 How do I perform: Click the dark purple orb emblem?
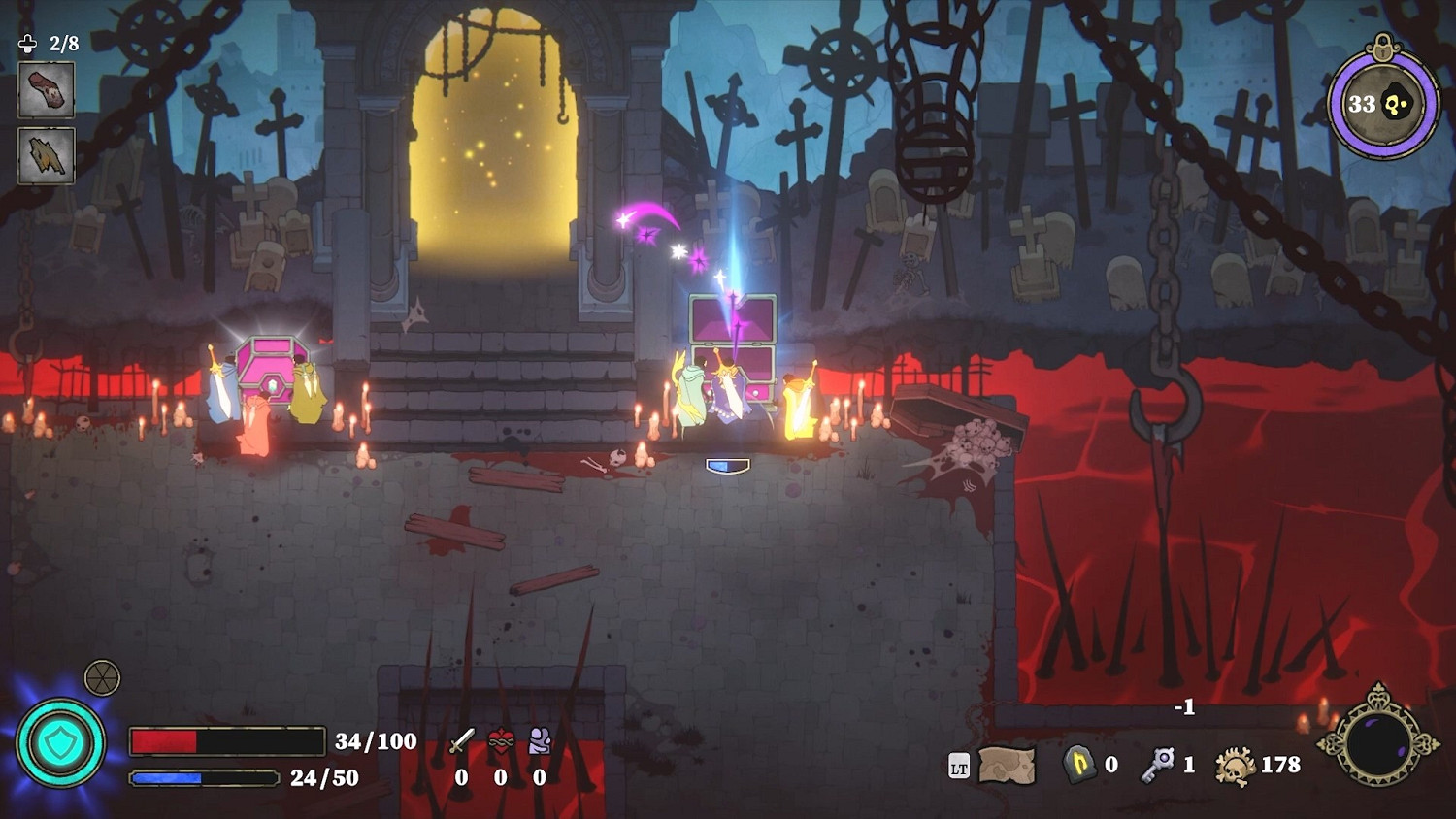(1378, 743)
